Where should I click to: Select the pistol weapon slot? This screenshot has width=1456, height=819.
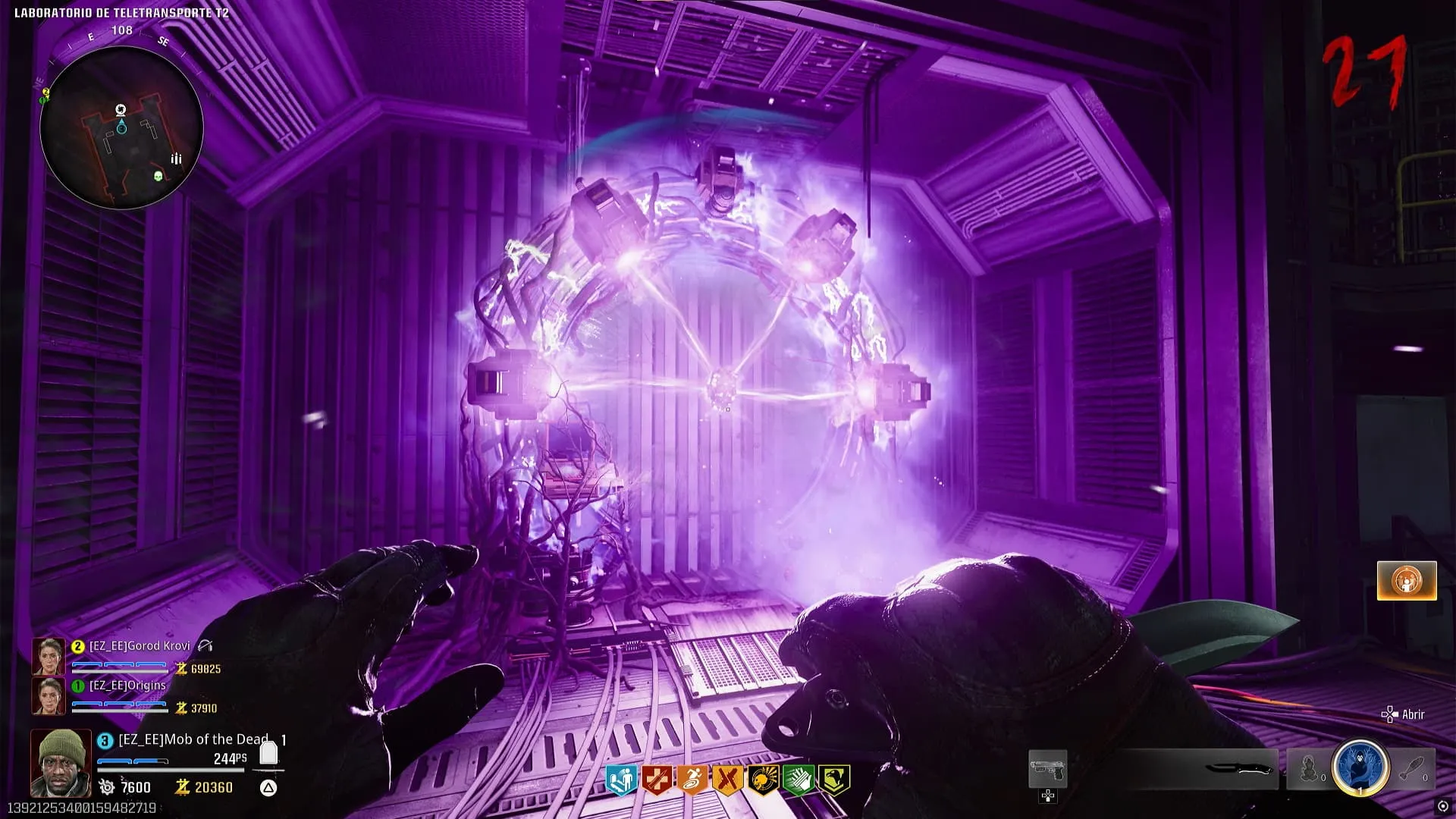(x=1047, y=770)
